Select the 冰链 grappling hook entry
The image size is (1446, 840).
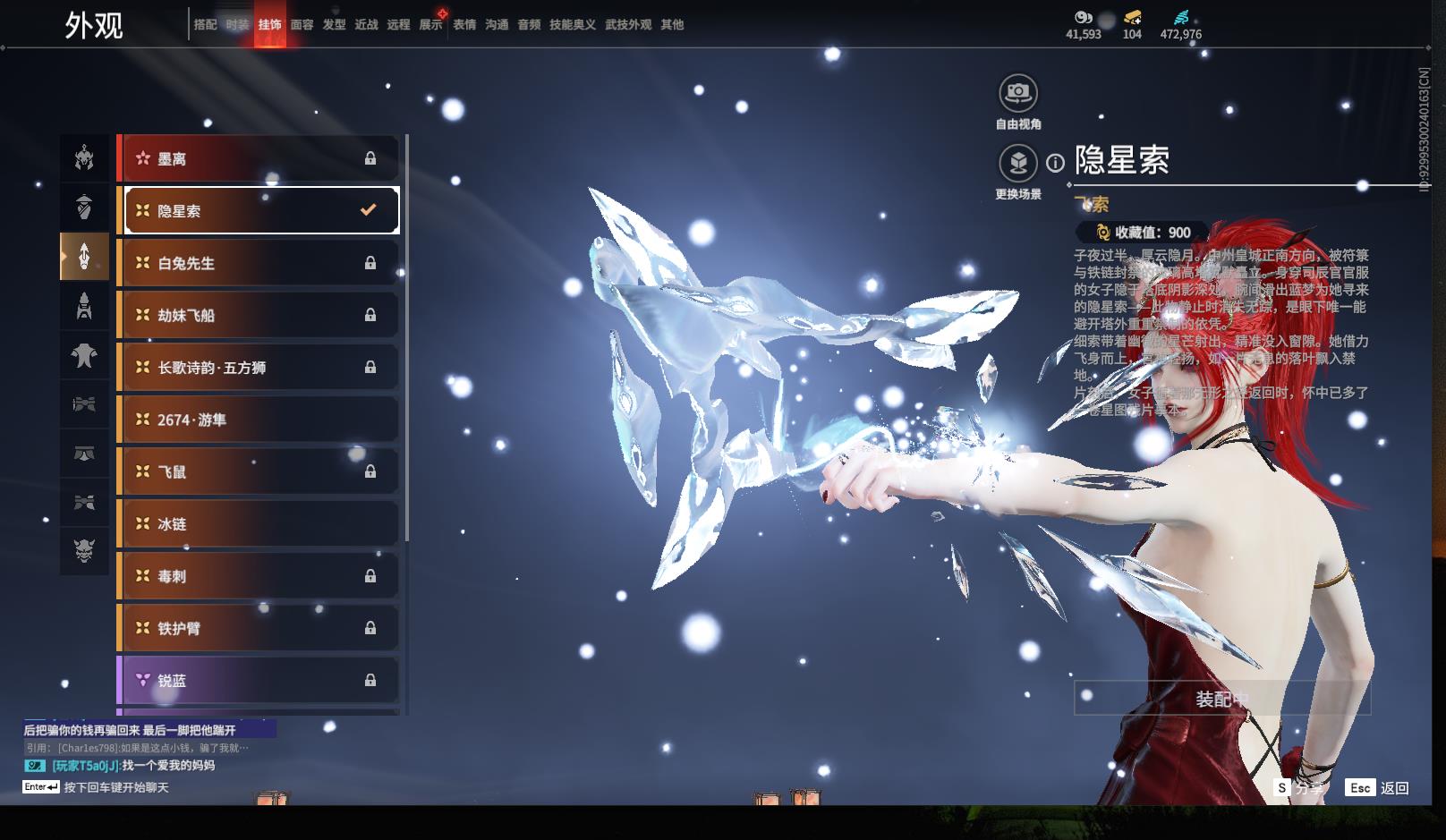click(x=259, y=524)
